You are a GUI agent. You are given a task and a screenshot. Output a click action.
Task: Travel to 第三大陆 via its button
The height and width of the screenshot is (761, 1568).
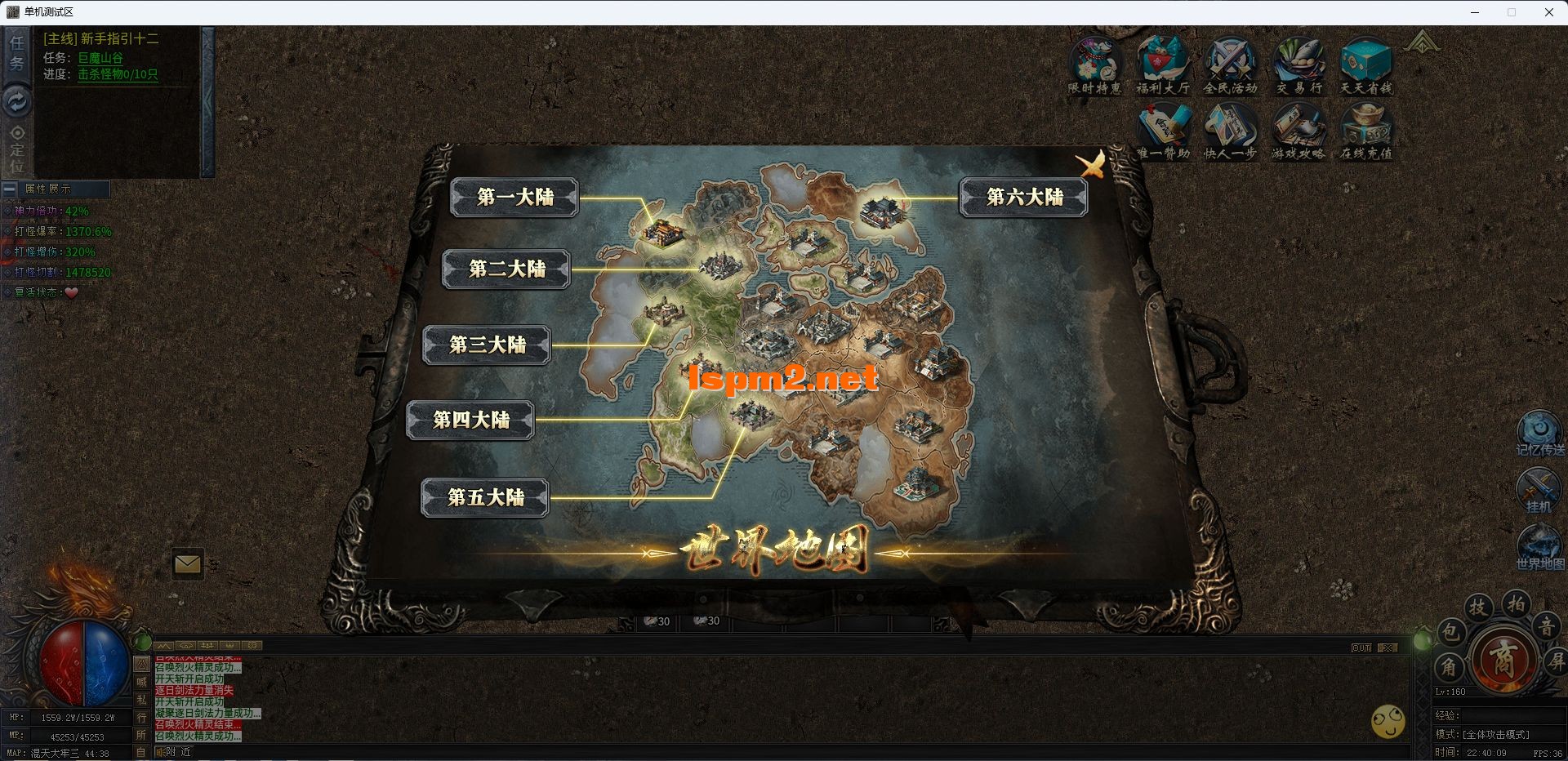pyautogui.click(x=487, y=345)
